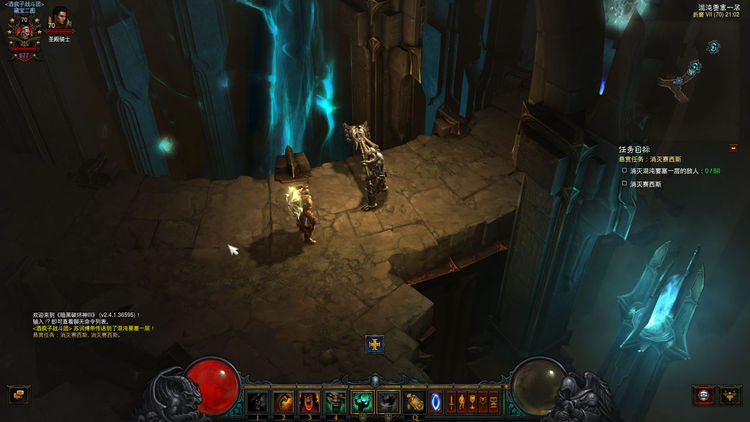This screenshot has width=750, height=422.
Task: Collapse the quest objectives tracker
Action: pos(733,148)
